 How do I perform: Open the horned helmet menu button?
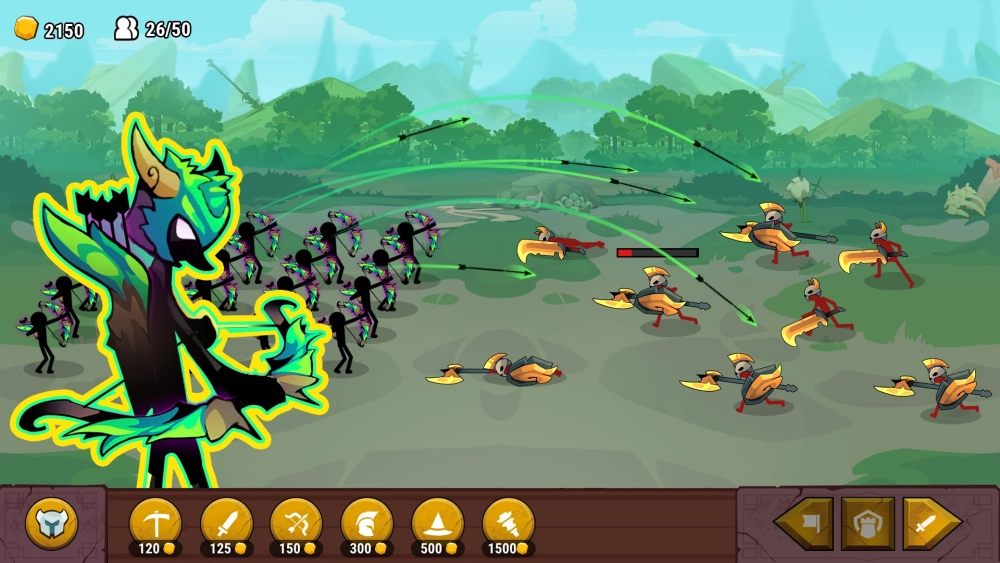(x=51, y=523)
